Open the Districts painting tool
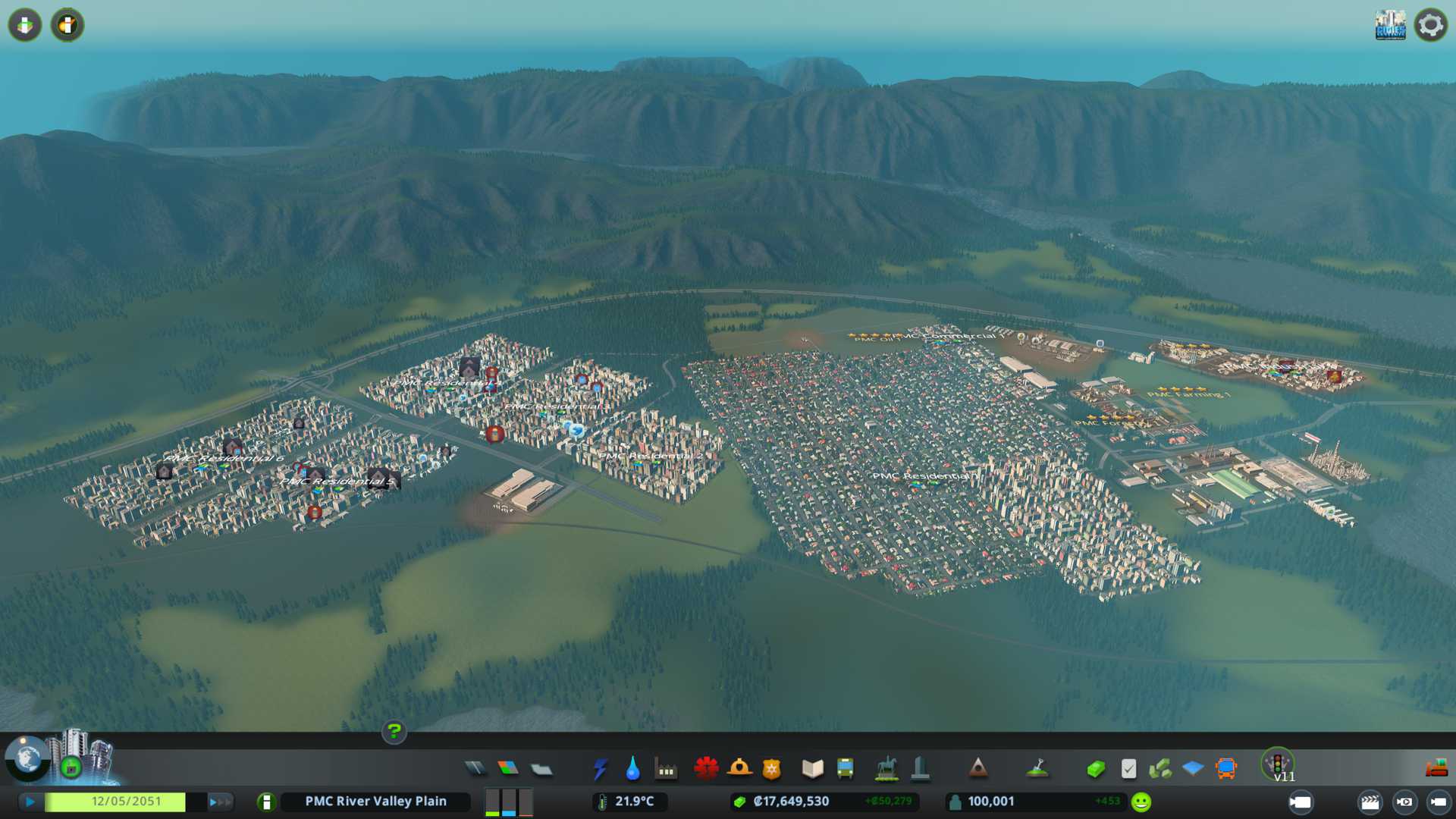The height and width of the screenshot is (819, 1456). pyautogui.click(x=541, y=769)
